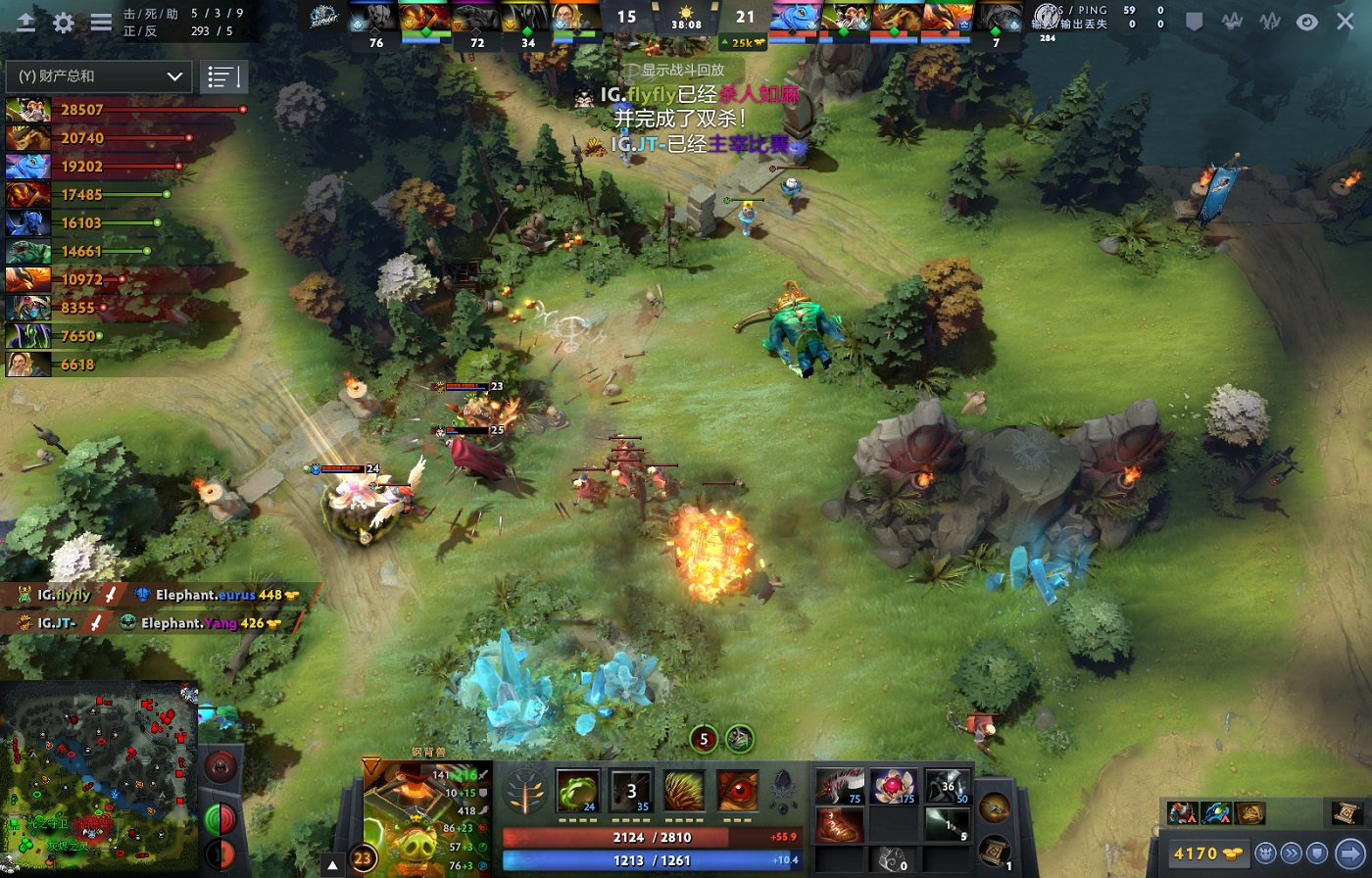Click the 4170 gold shop button
The height and width of the screenshot is (878, 1372).
pyautogui.click(x=1208, y=853)
